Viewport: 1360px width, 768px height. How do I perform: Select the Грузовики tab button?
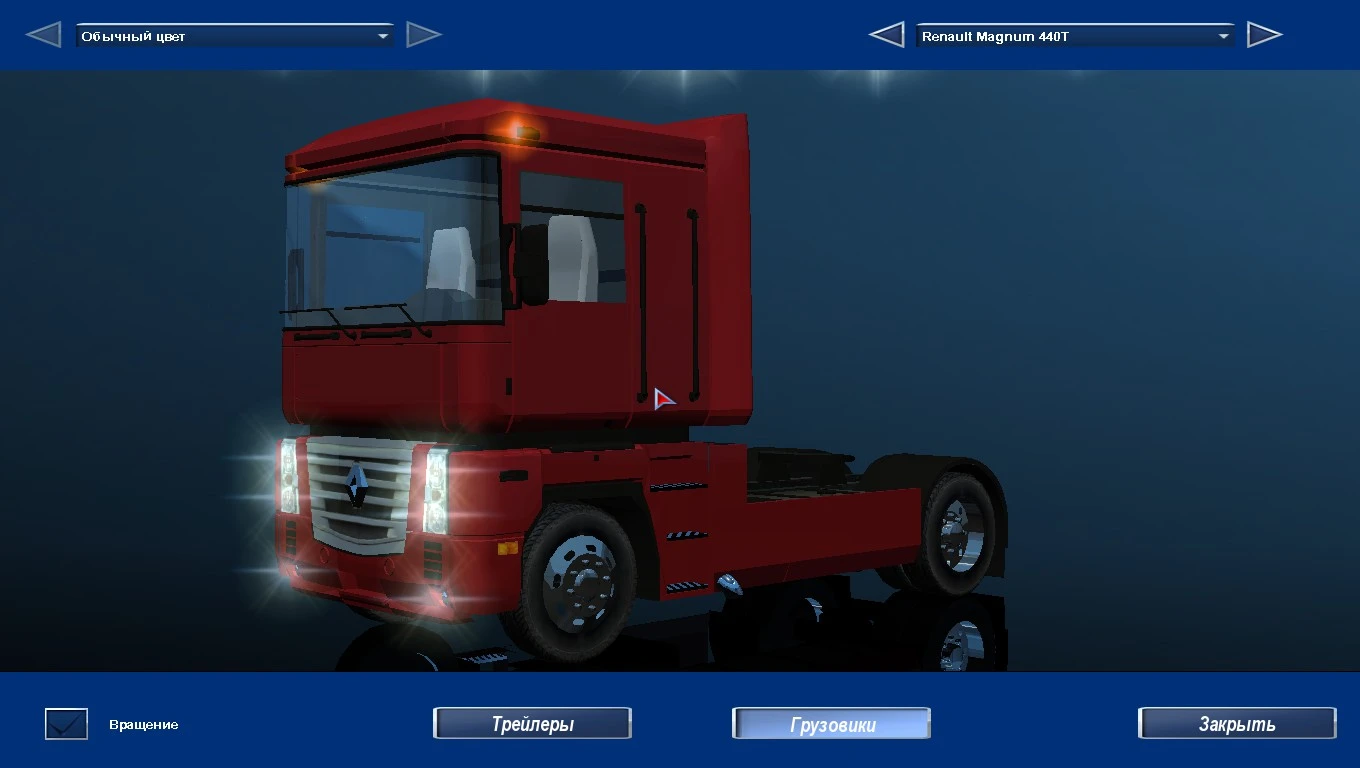831,723
